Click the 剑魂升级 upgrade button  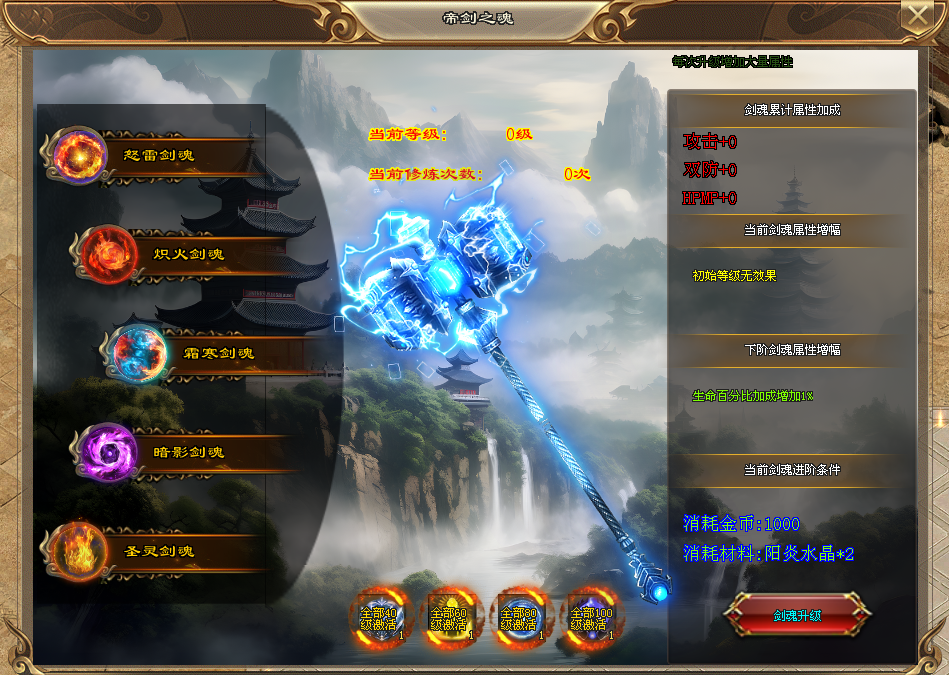click(x=797, y=615)
